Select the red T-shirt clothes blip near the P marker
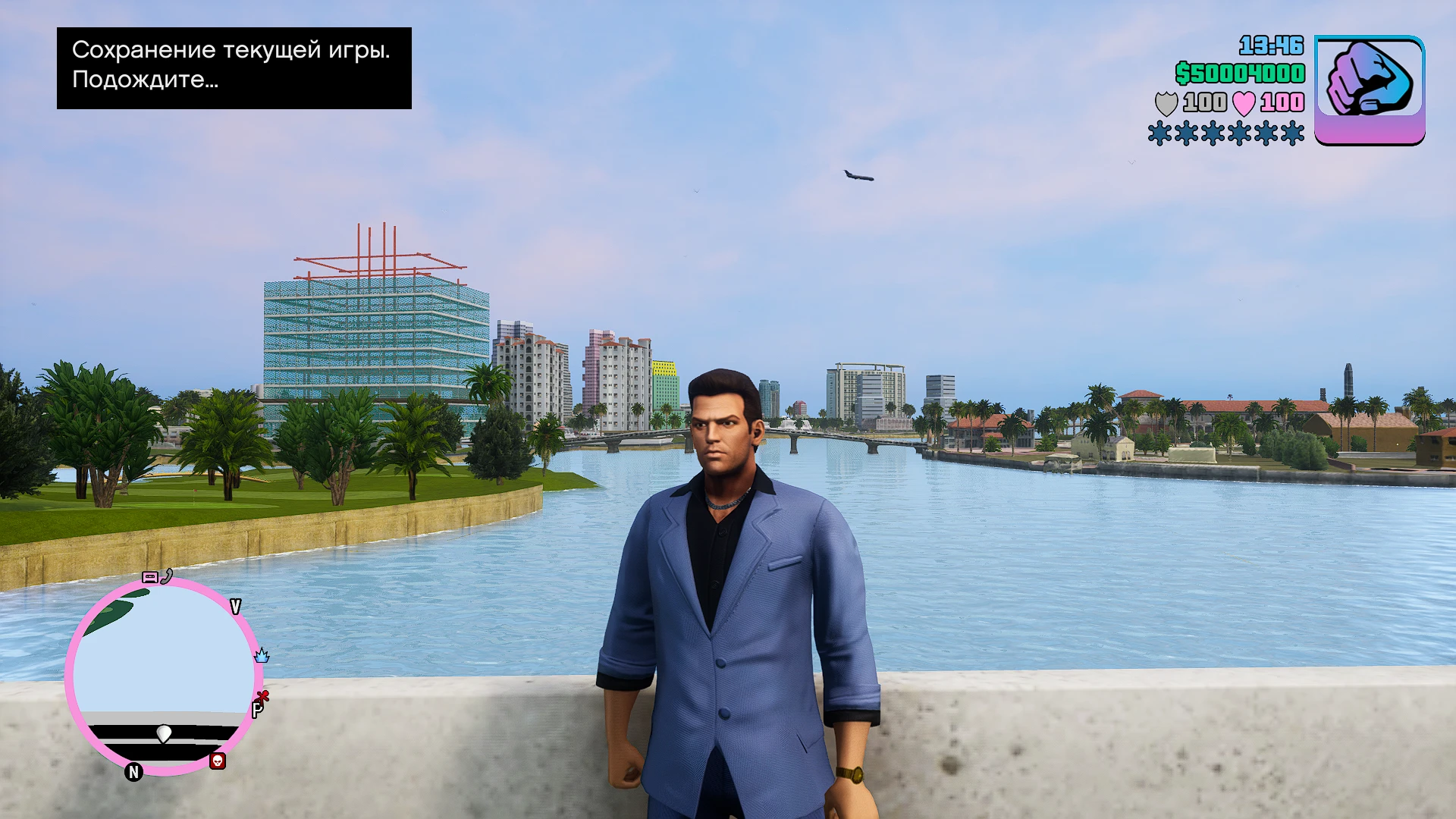 click(x=263, y=697)
